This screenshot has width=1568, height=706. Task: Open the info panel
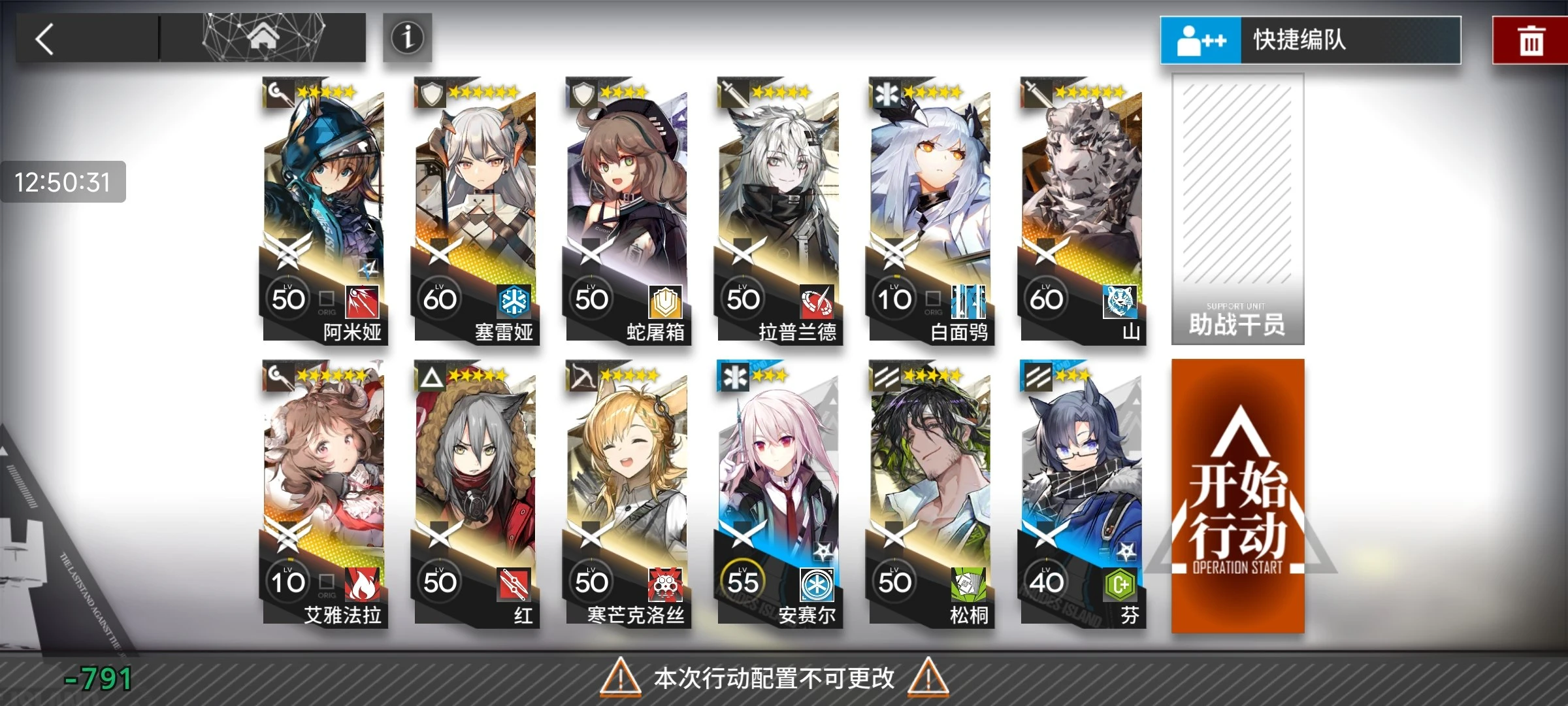coord(407,38)
